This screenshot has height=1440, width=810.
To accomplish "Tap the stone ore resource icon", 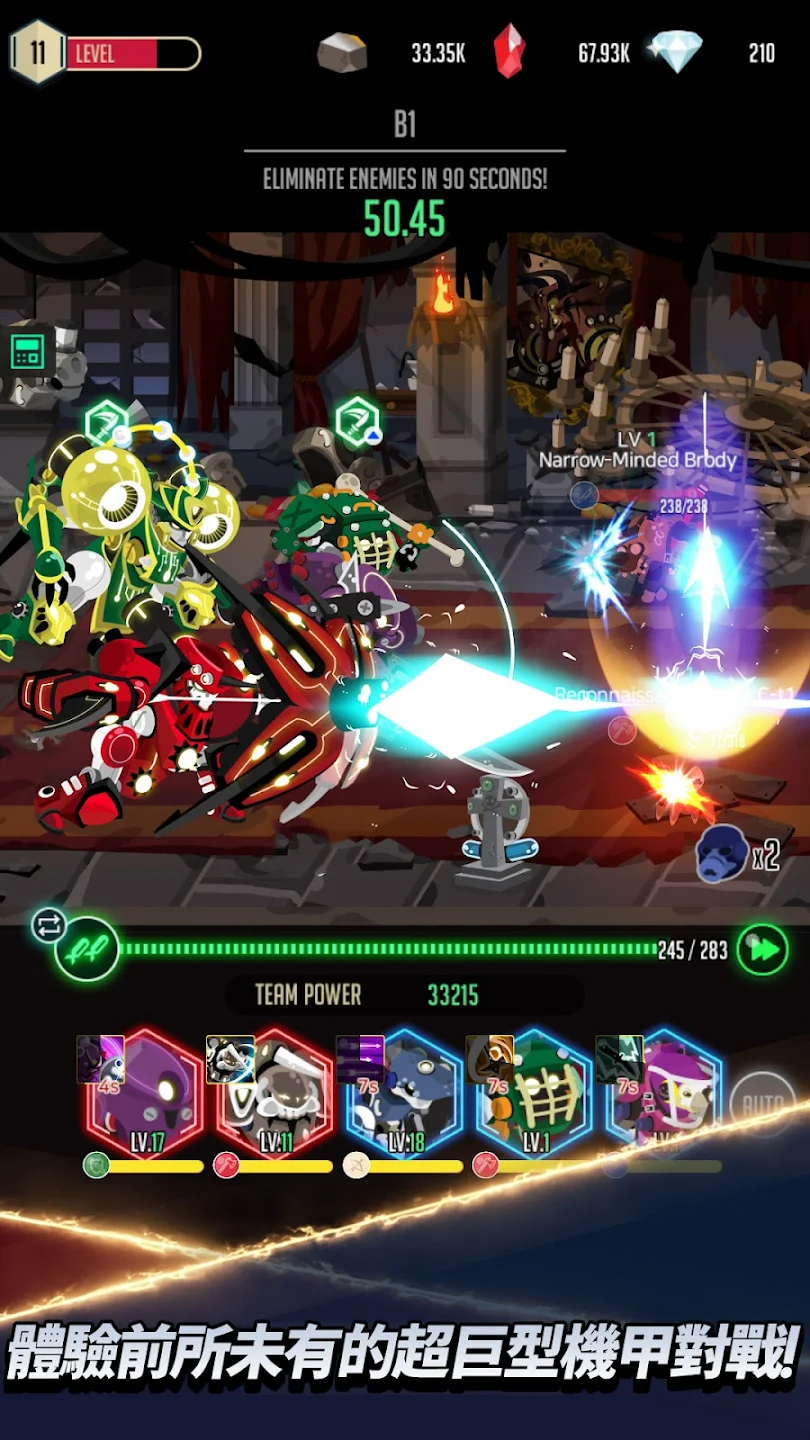I will (x=342, y=52).
